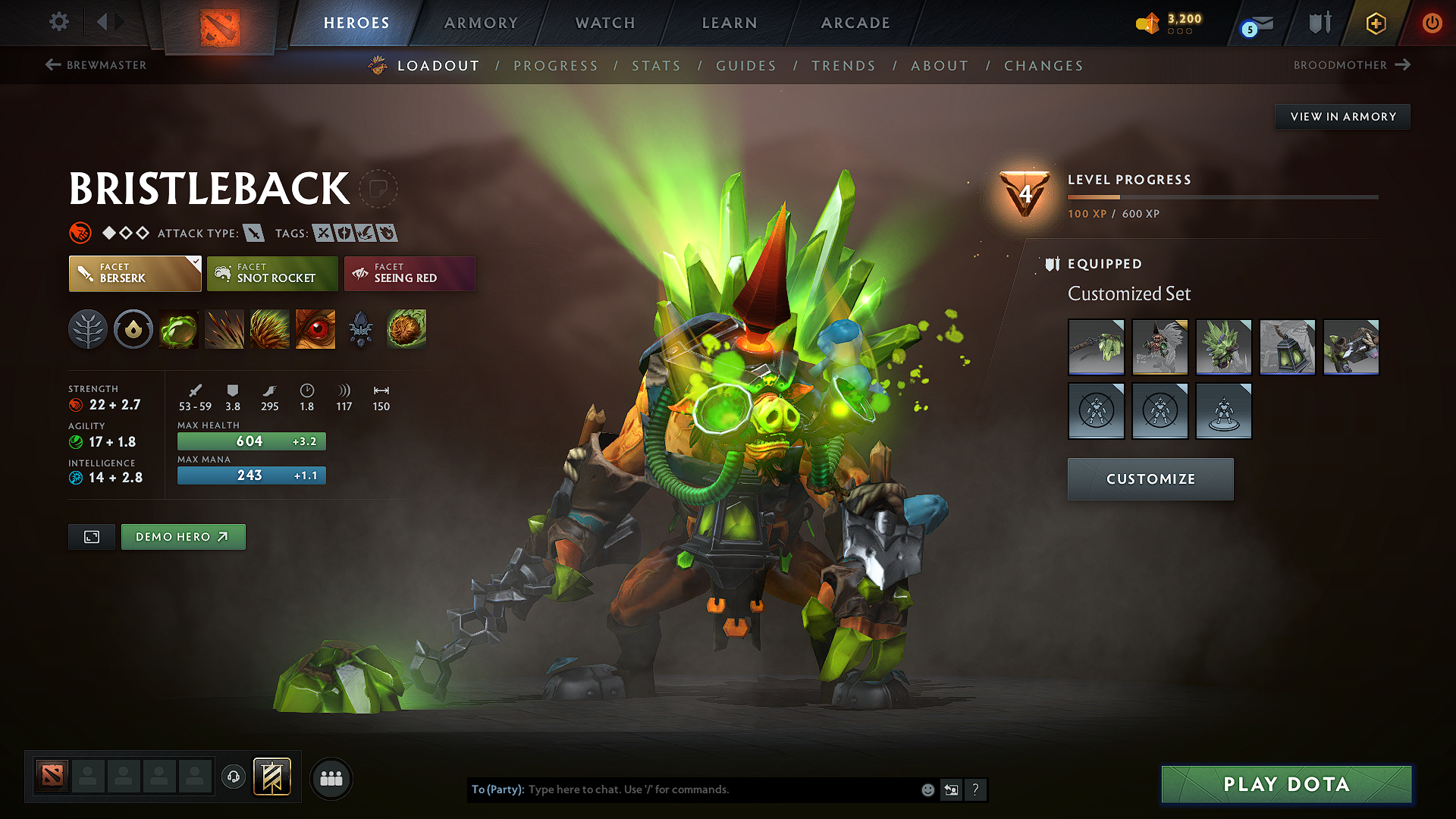1456x819 pixels.
Task: Show the hero Progress section
Action: coord(556,66)
